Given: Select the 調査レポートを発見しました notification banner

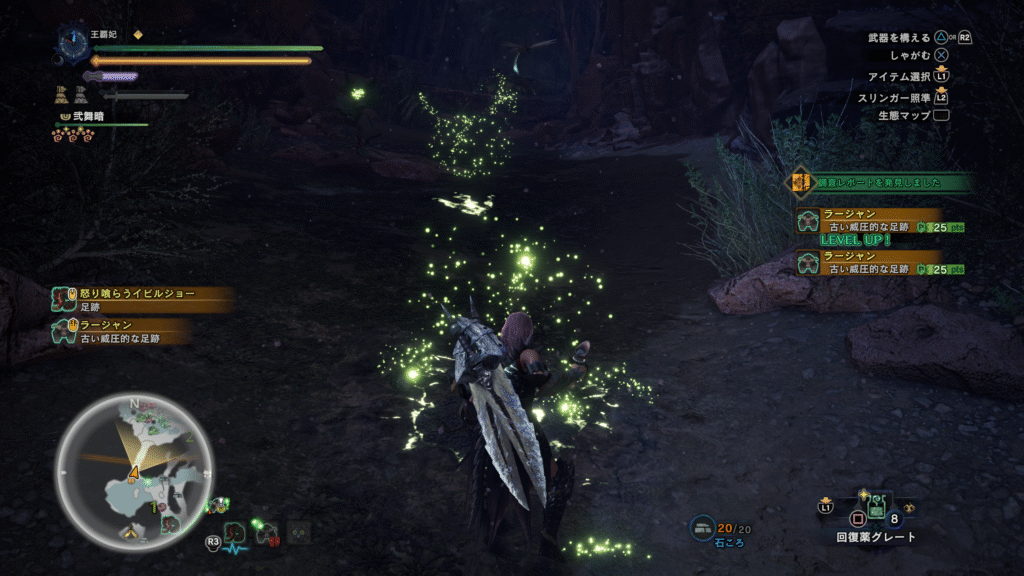Looking at the screenshot, I should (x=882, y=182).
